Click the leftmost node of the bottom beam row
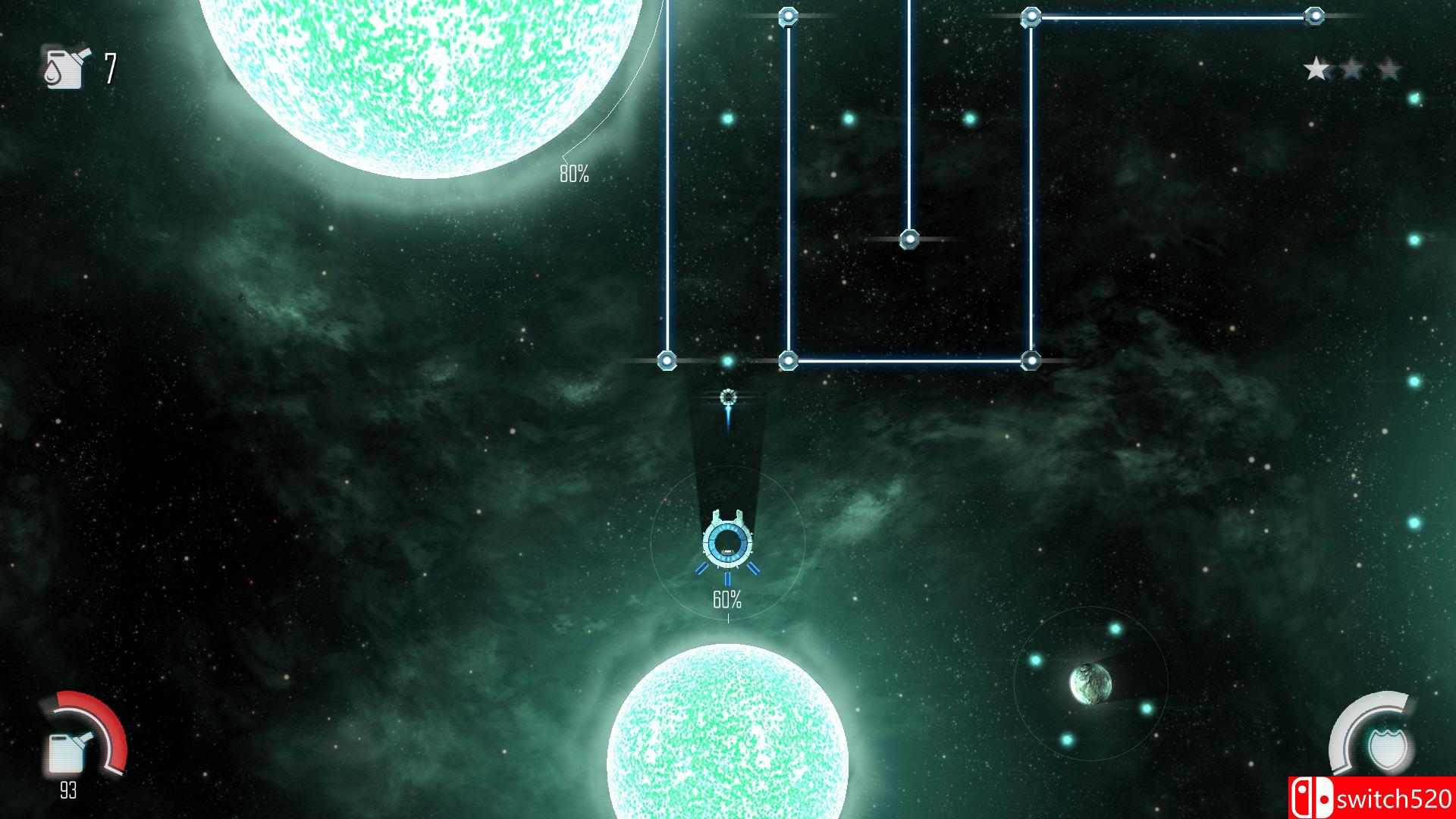Image resolution: width=1456 pixels, height=819 pixels. pyautogui.click(x=666, y=360)
